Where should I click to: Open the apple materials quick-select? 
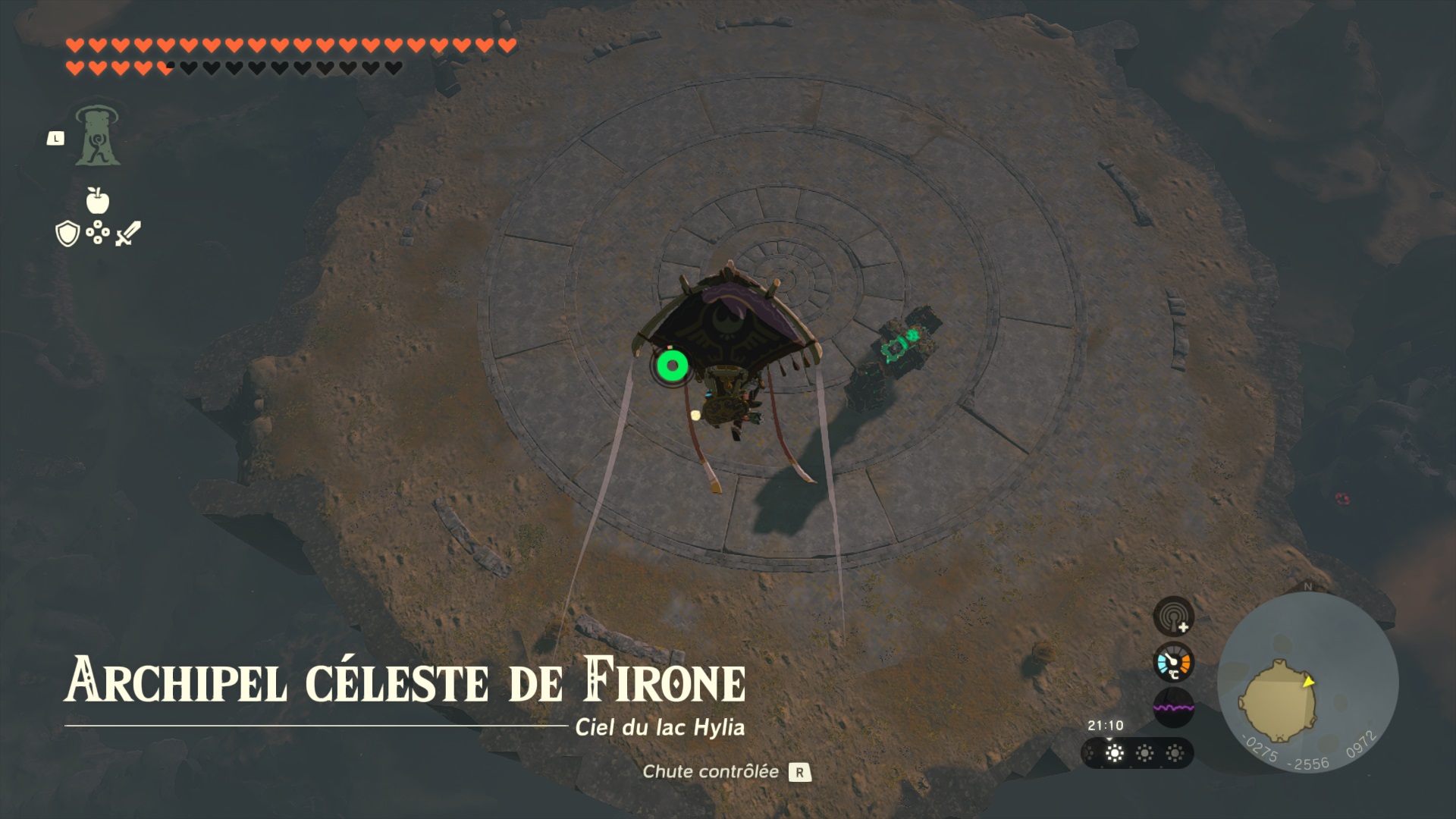[98, 200]
